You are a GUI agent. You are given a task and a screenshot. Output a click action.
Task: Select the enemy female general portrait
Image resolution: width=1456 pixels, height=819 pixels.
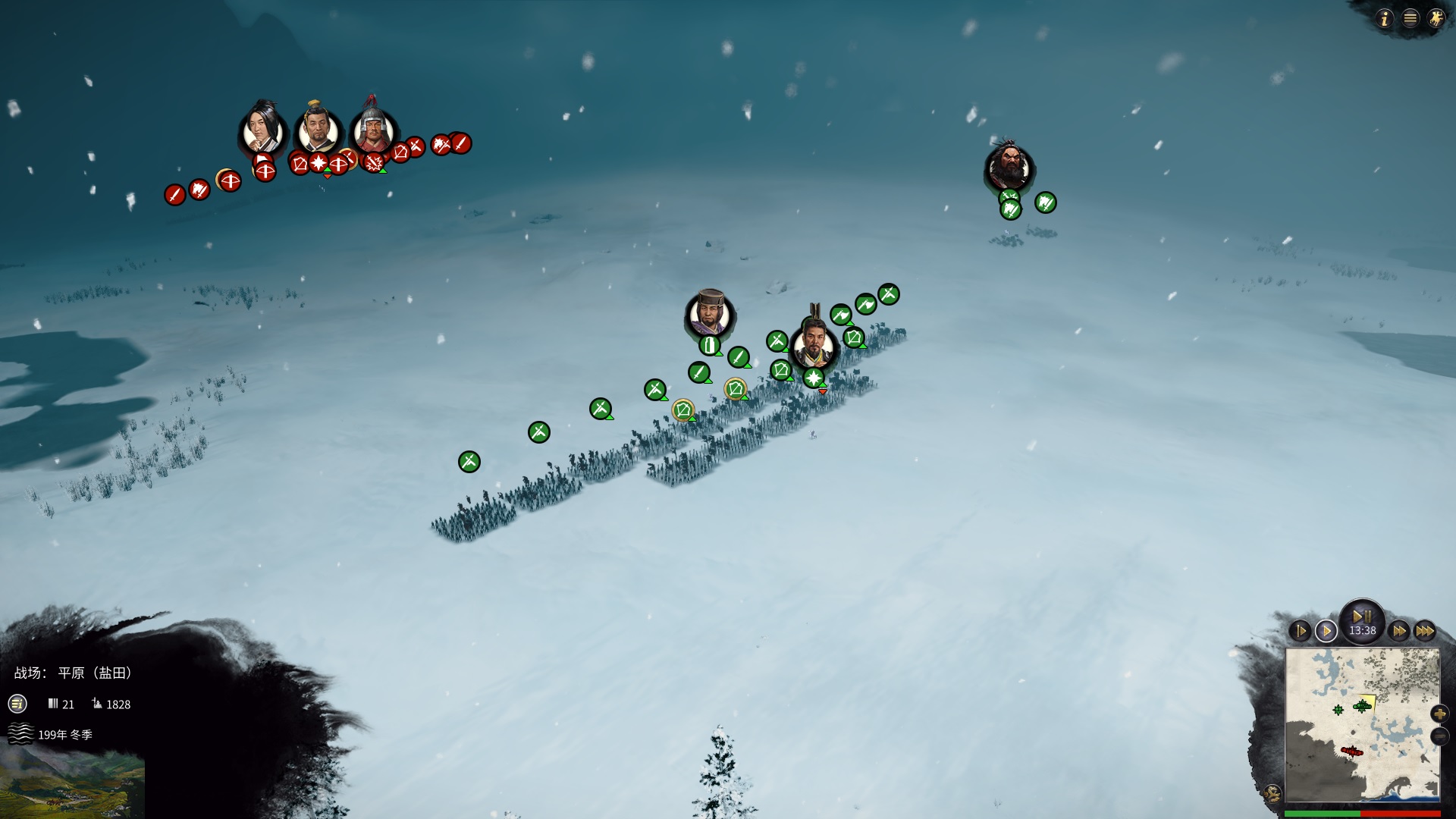pyautogui.click(x=262, y=133)
